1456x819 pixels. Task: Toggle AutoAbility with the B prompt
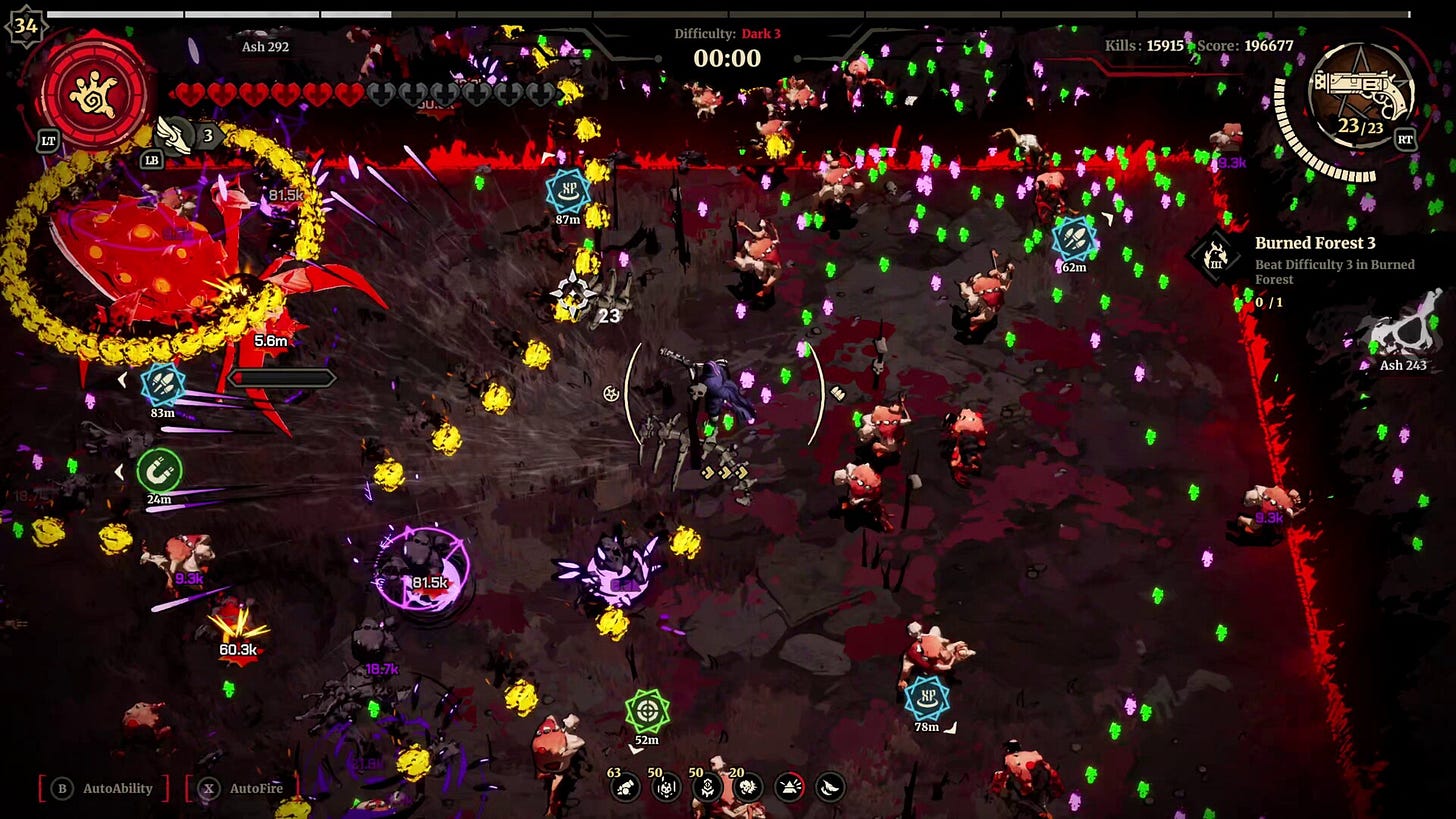pos(64,788)
